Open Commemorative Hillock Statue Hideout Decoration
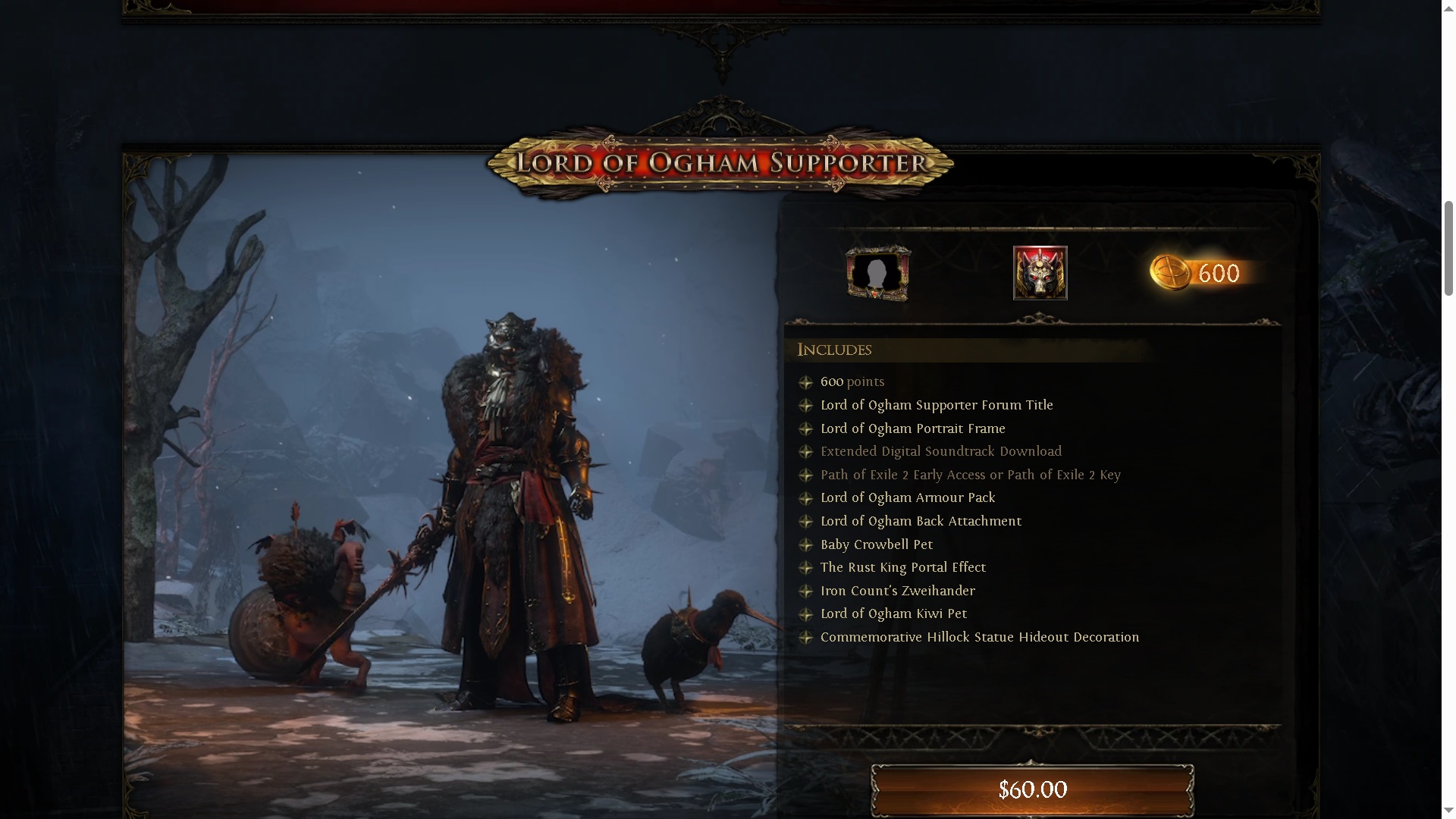Screen dimensions: 1456x819 (x=979, y=638)
